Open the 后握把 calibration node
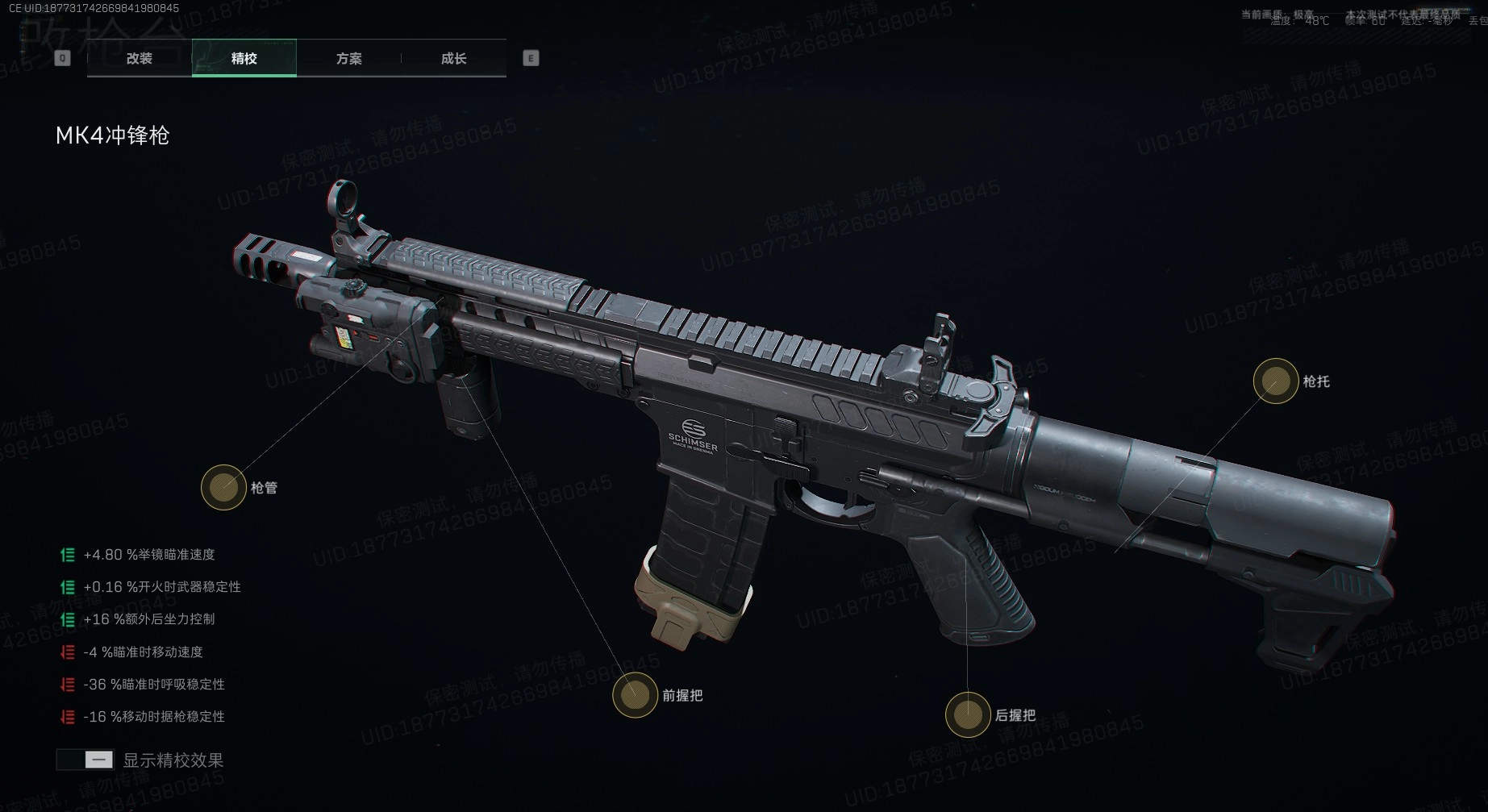The height and width of the screenshot is (812, 1488). [967, 714]
